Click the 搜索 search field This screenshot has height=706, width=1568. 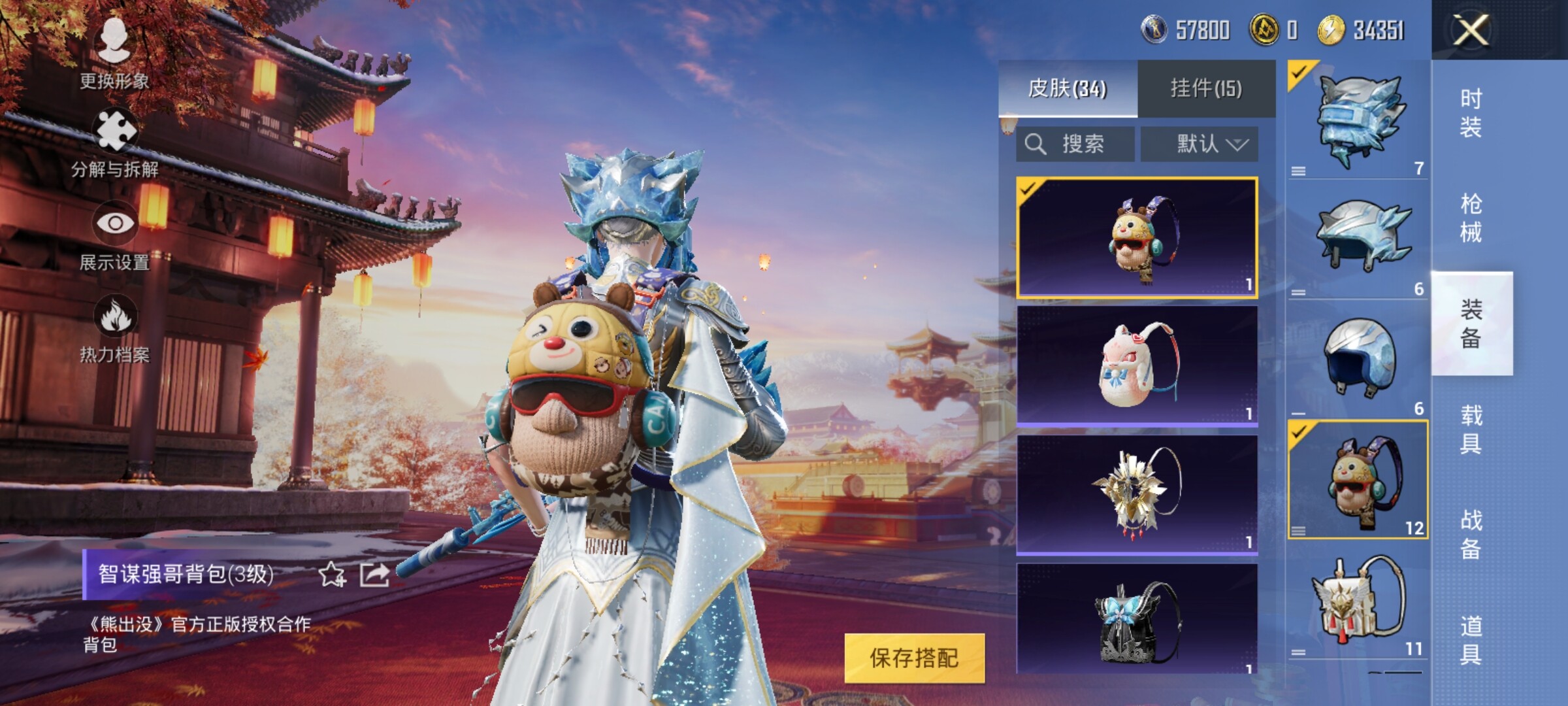pos(1075,144)
